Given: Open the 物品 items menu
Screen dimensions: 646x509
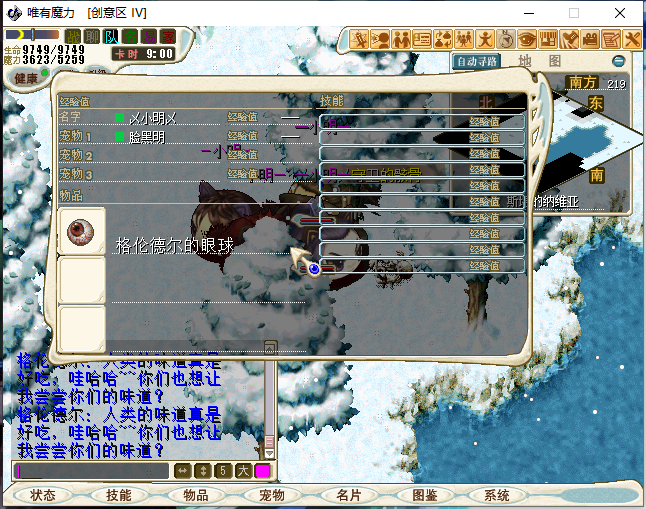Looking at the screenshot, I should pos(195,495).
